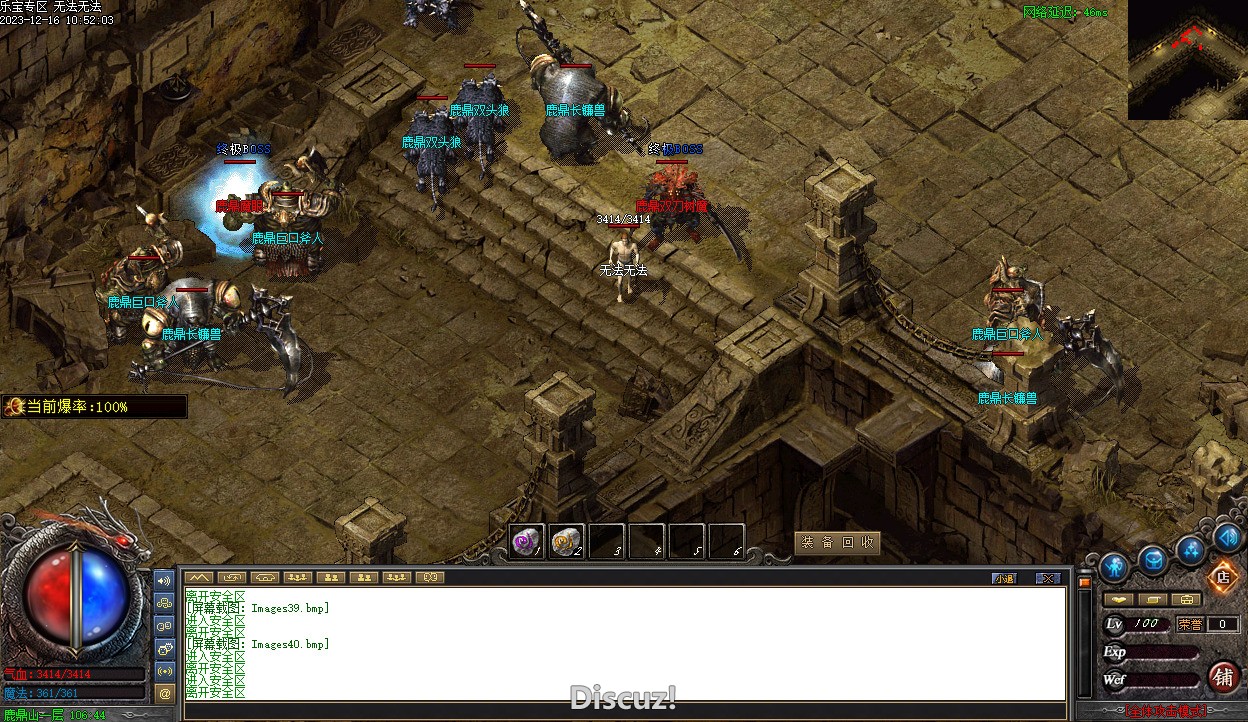This screenshot has width=1248, height=722.
Task: Click the 装备回收 equipment recycle button
Action: pyautogui.click(x=837, y=542)
